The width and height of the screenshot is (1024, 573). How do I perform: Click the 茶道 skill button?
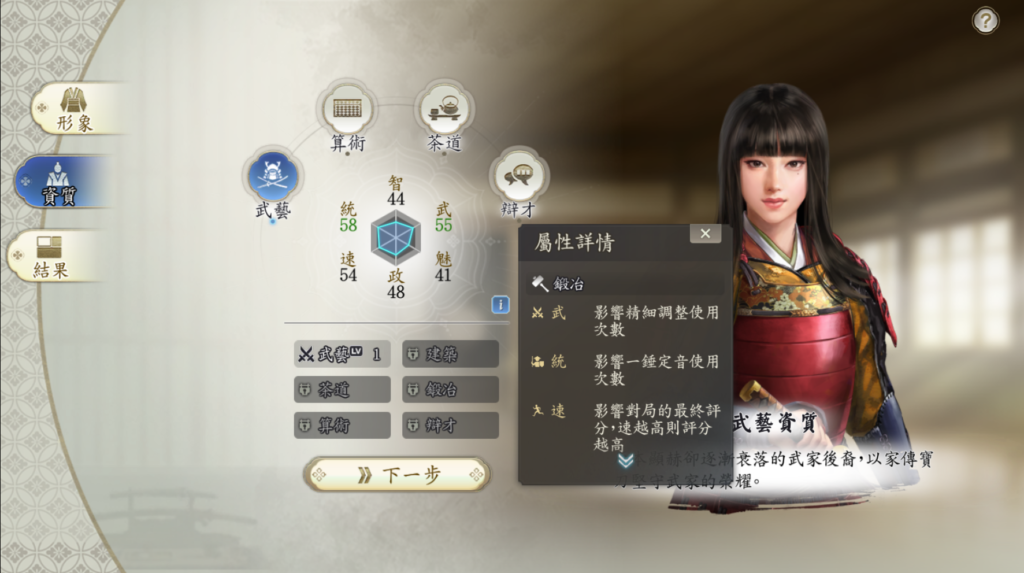point(342,389)
